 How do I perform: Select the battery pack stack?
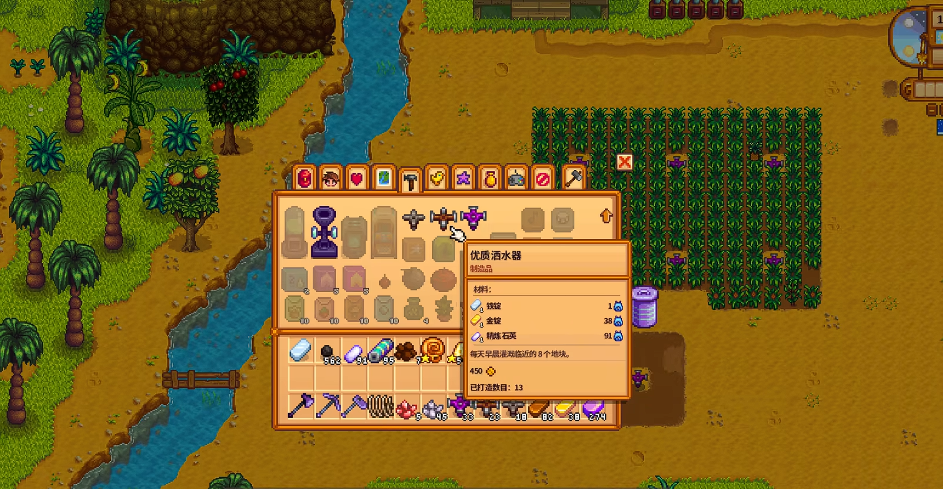pyautogui.click(x=380, y=350)
